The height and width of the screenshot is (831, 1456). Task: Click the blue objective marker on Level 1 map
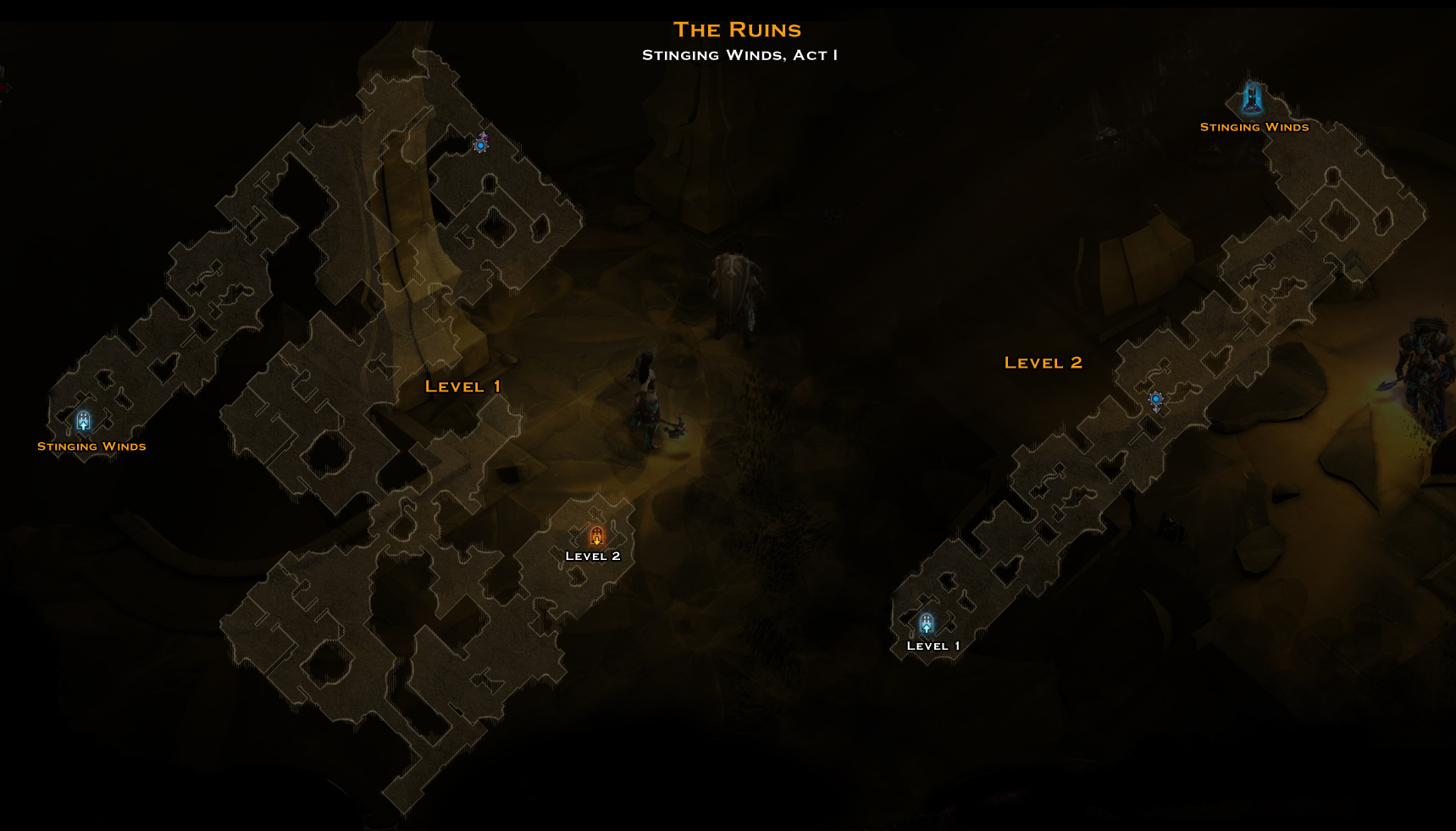481,145
